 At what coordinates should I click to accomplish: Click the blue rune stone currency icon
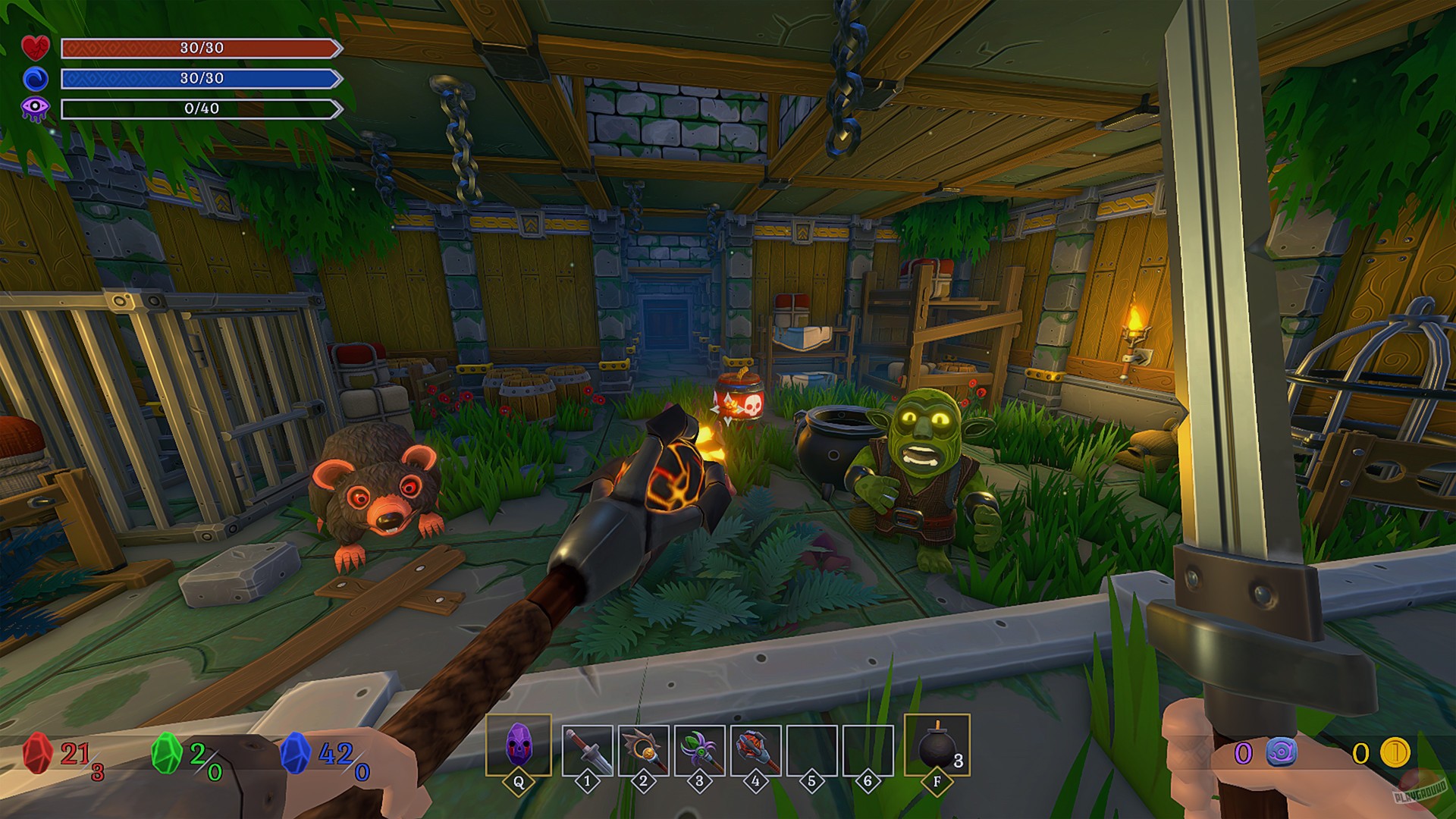click(1281, 753)
